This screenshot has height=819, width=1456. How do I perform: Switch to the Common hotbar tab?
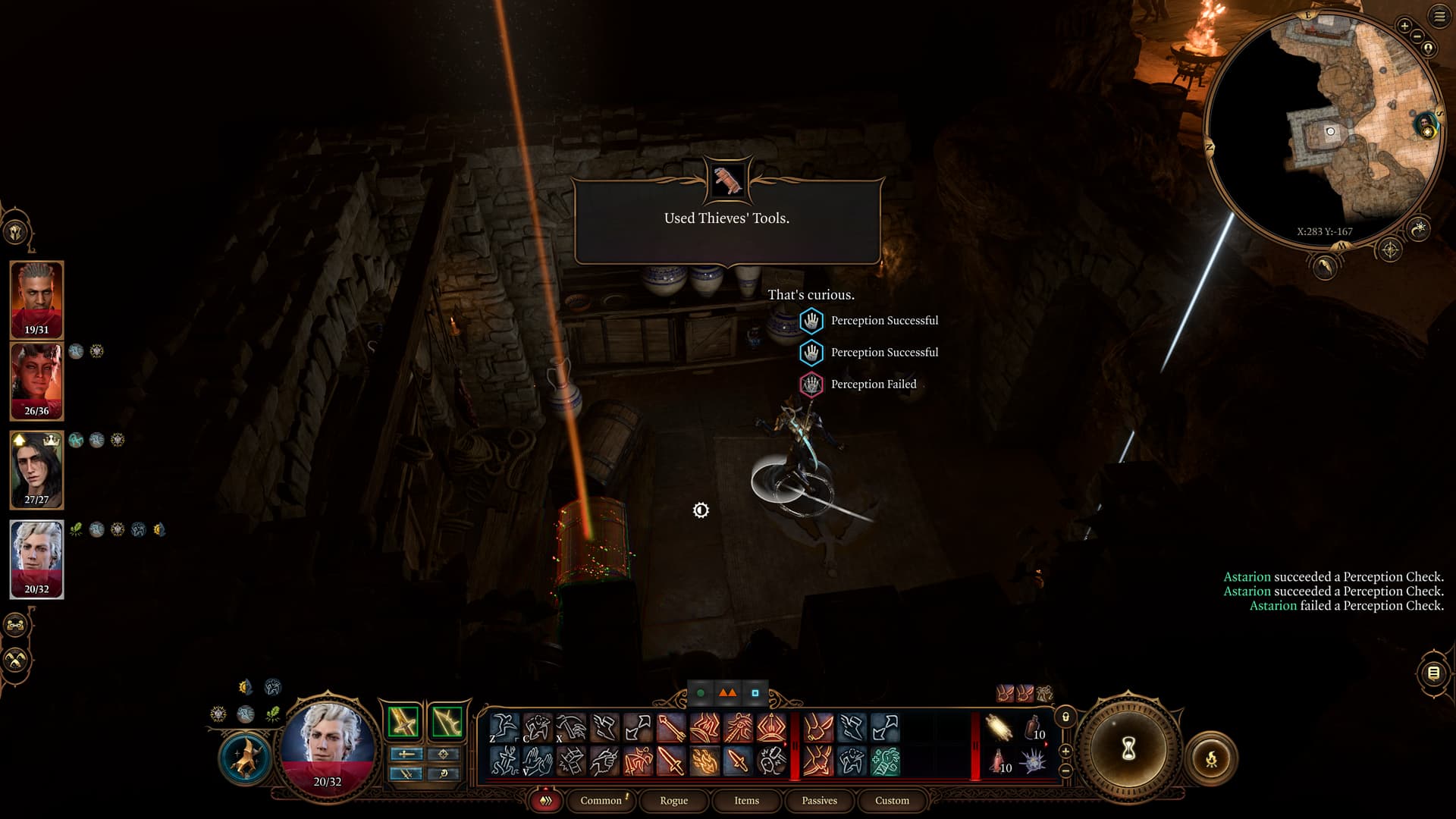601,800
